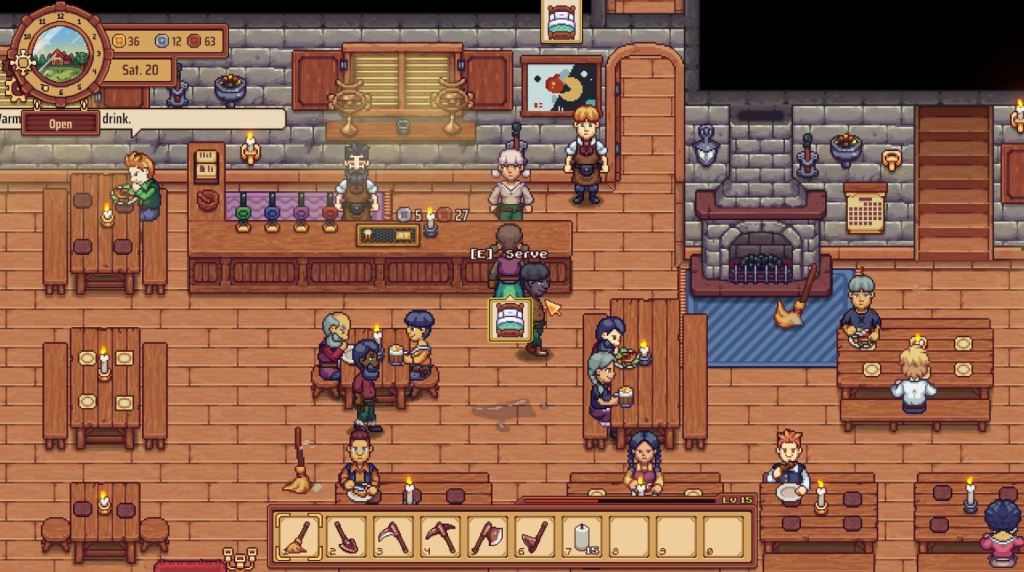Viewport: 1024px width, 572px height.
Task: Equip the sickle from the hotbar
Action: (392, 536)
